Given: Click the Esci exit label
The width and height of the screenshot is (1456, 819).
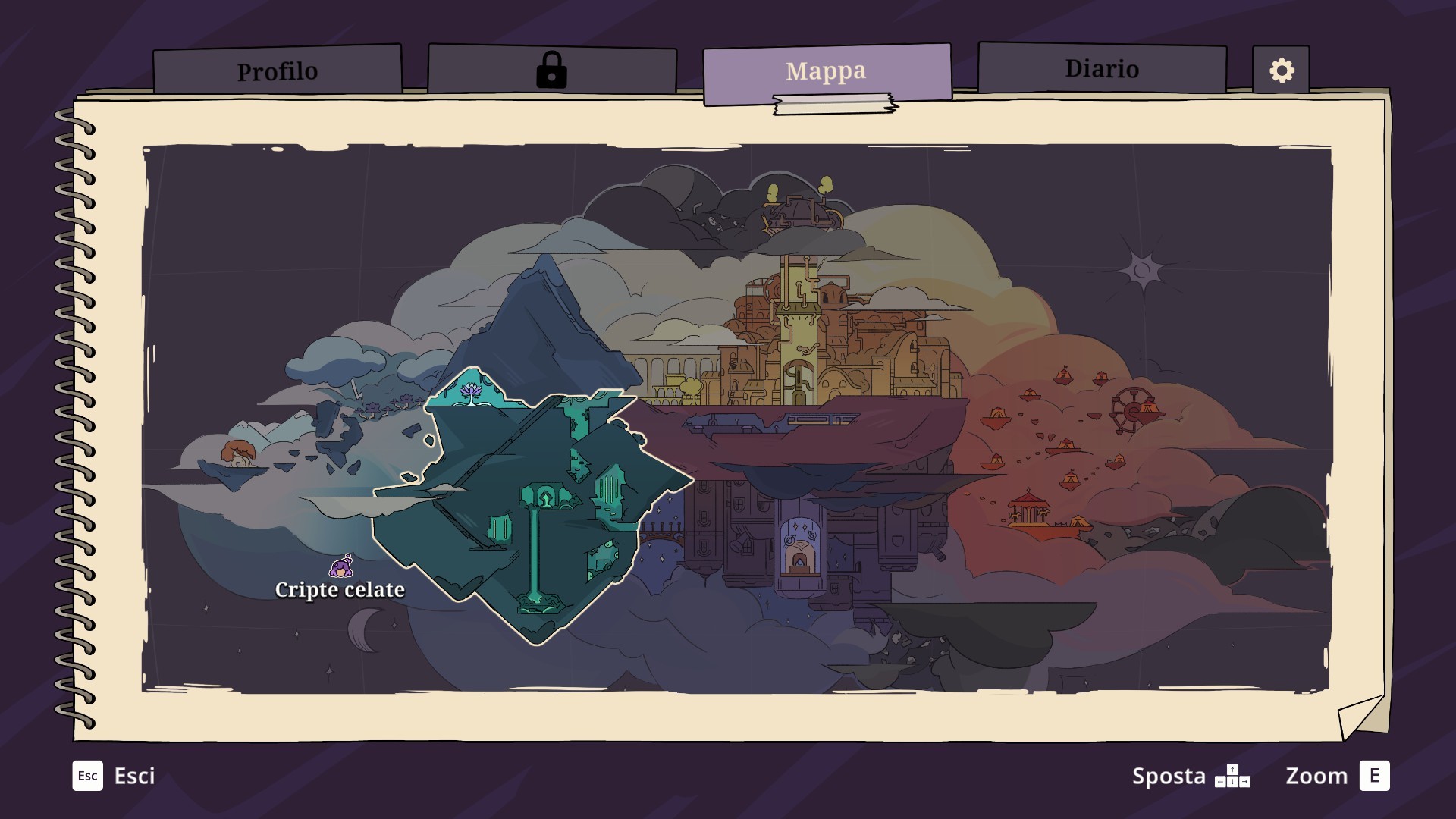Looking at the screenshot, I should (134, 776).
